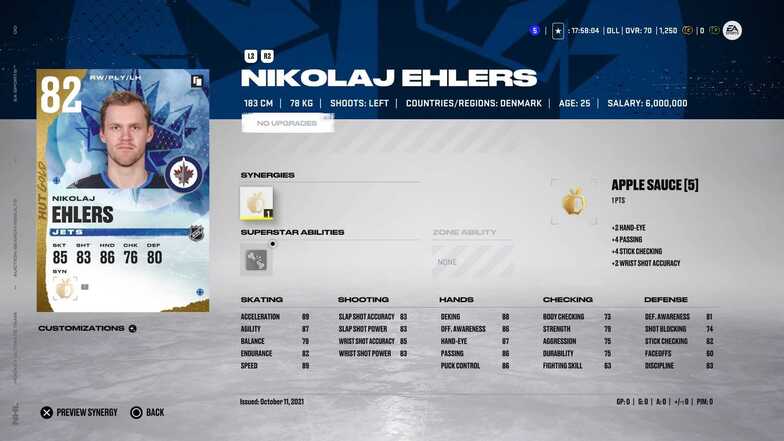
Task: Click the flip icon on the card corner
Action: (198, 80)
